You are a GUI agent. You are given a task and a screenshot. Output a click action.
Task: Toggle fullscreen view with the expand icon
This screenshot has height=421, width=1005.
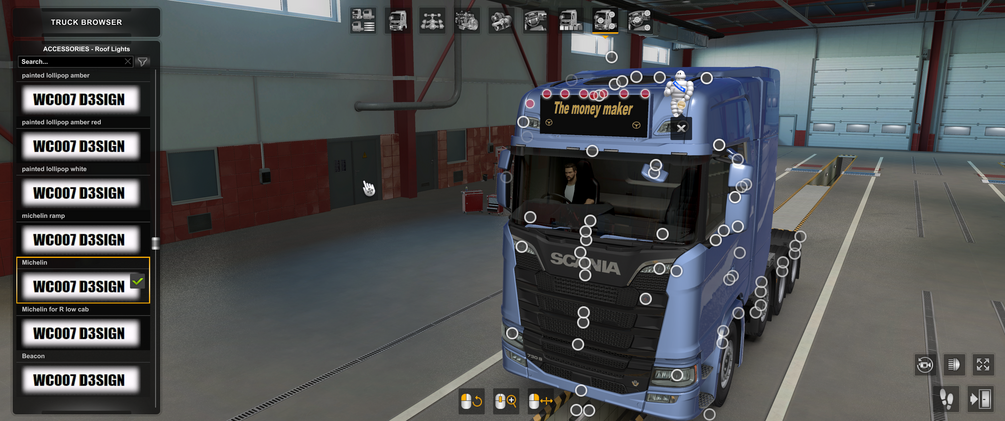click(x=983, y=365)
